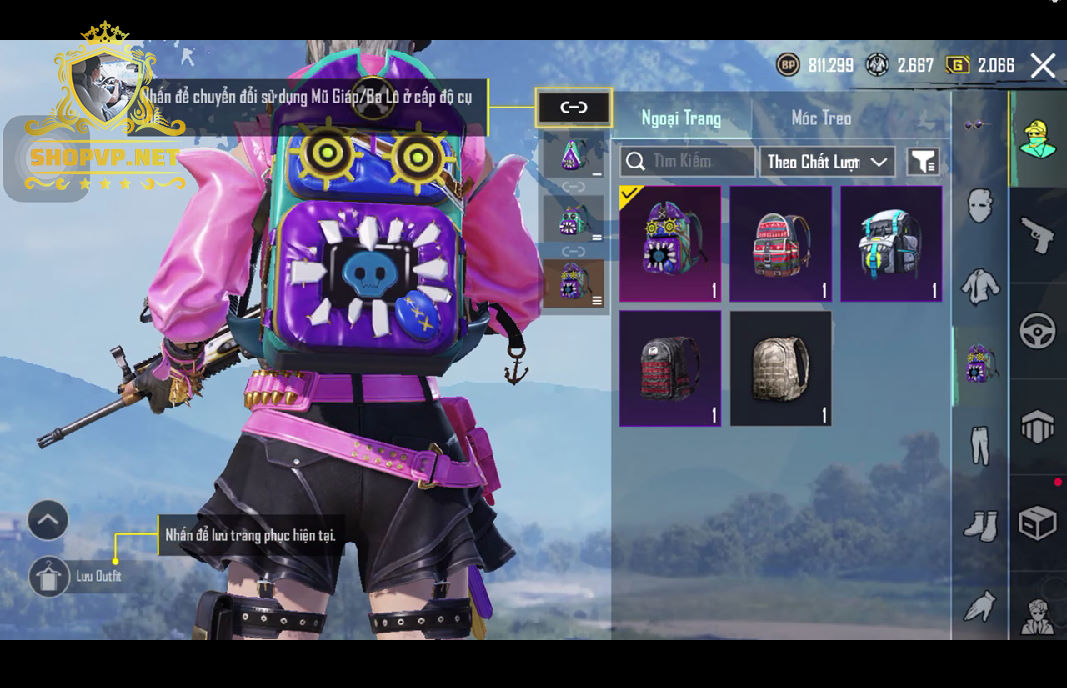Close the inventory screen with the X
This screenshot has width=1067, height=688.
pos(1042,66)
